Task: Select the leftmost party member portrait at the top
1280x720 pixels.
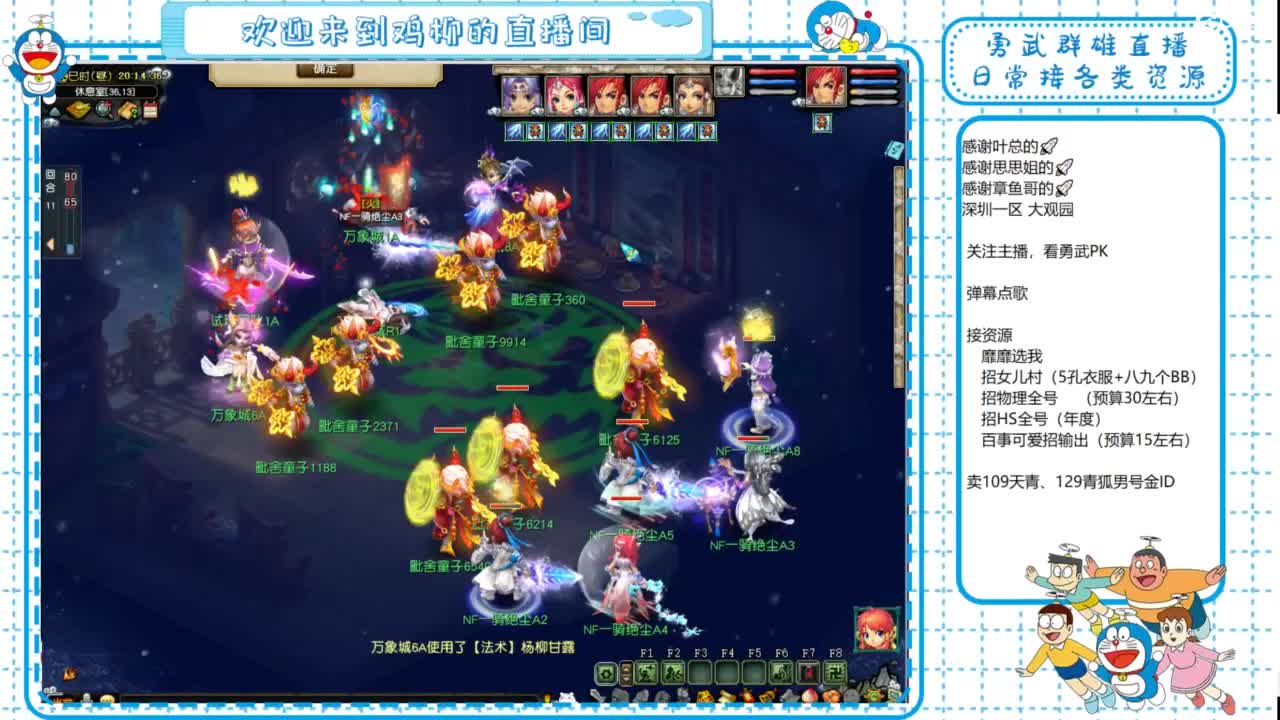Action: click(x=518, y=93)
